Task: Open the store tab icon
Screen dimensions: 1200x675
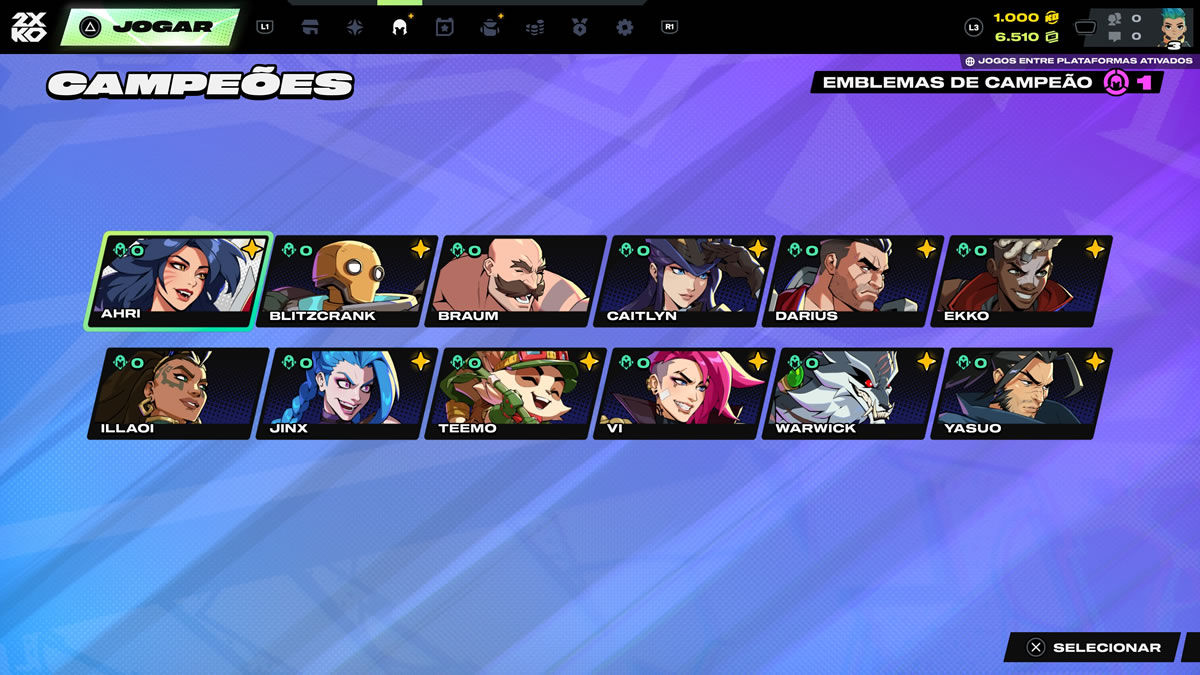Action: (310, 28)
